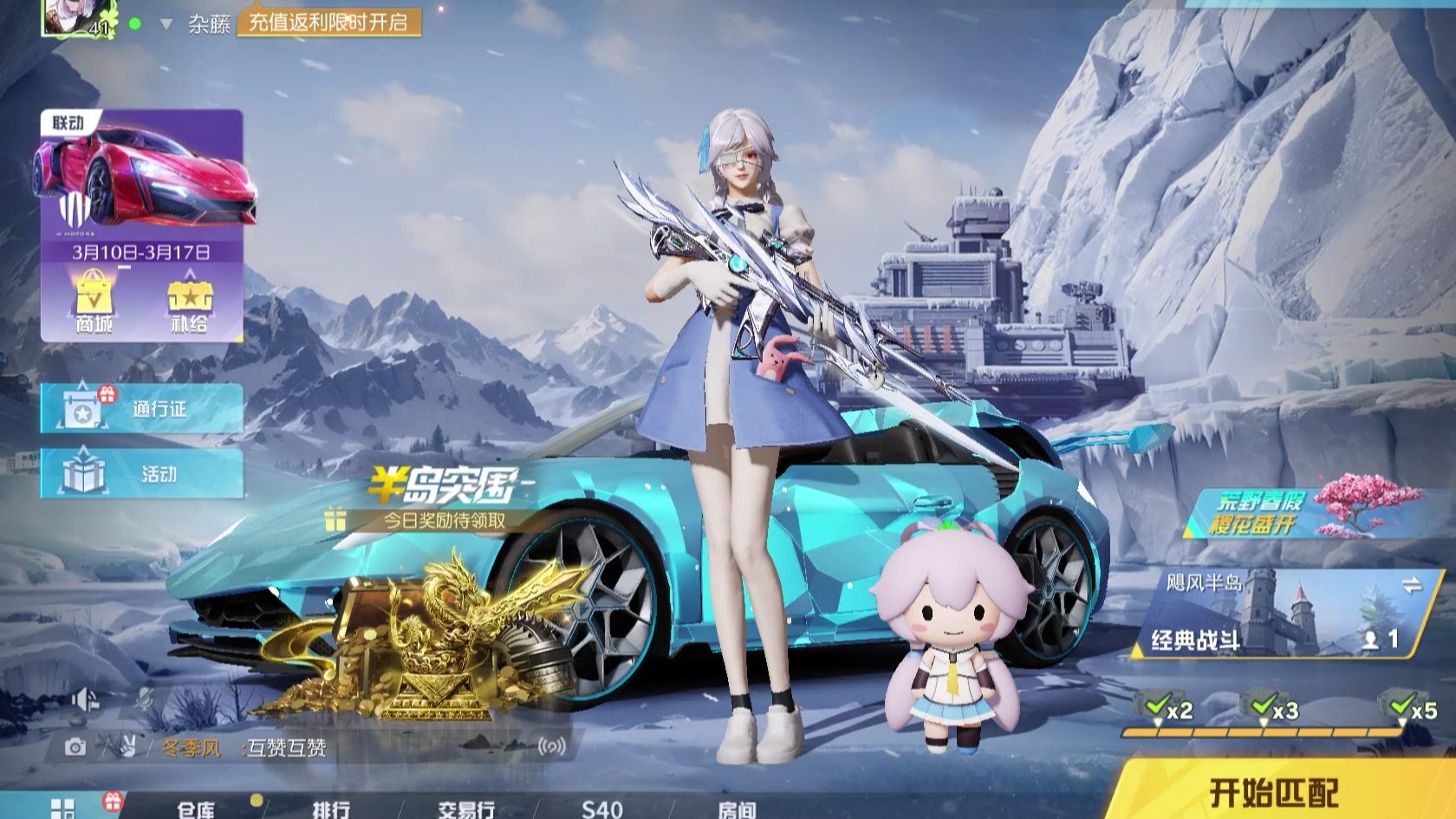Open the 排行 leaderboard tab
Screen dimensions: 1456x819
331,809
